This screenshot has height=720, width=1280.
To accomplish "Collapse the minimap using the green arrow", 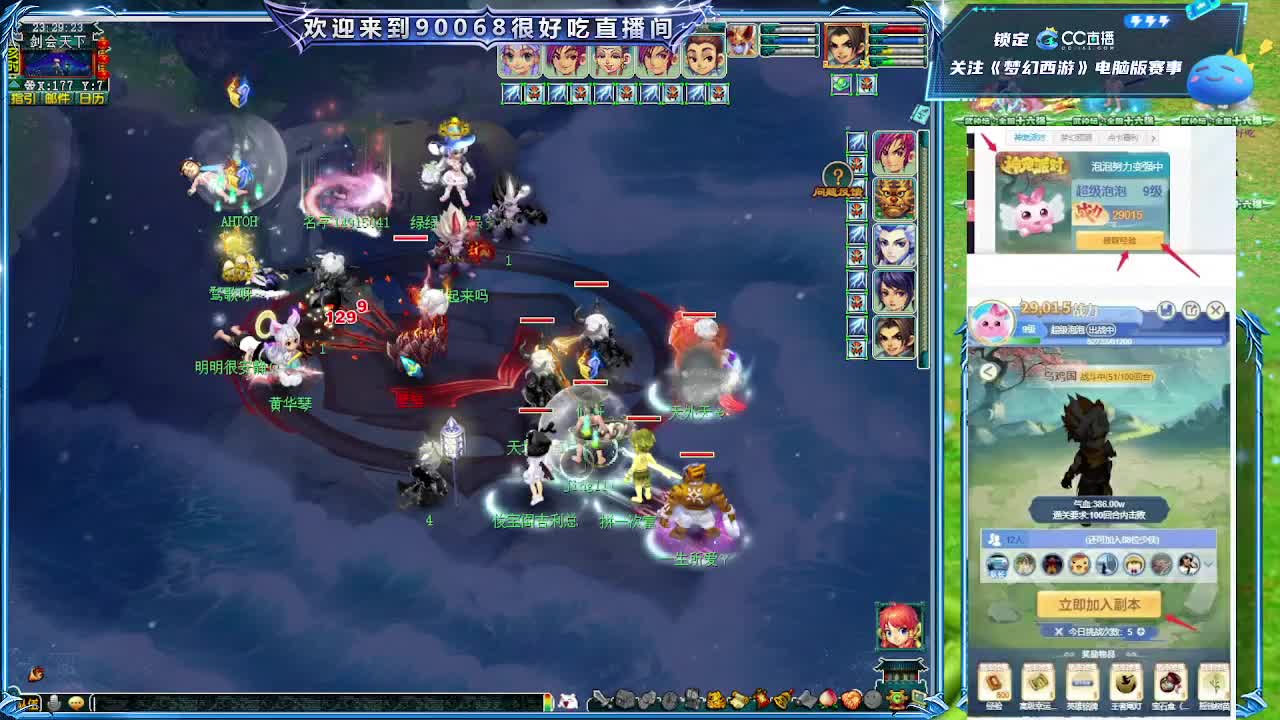I will [x=14, y=84].
